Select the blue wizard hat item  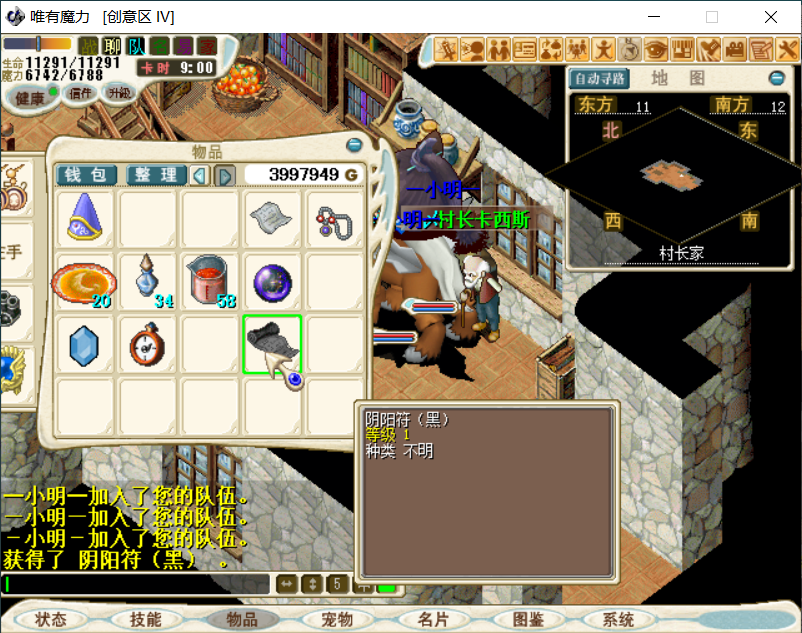coord(85,218)
